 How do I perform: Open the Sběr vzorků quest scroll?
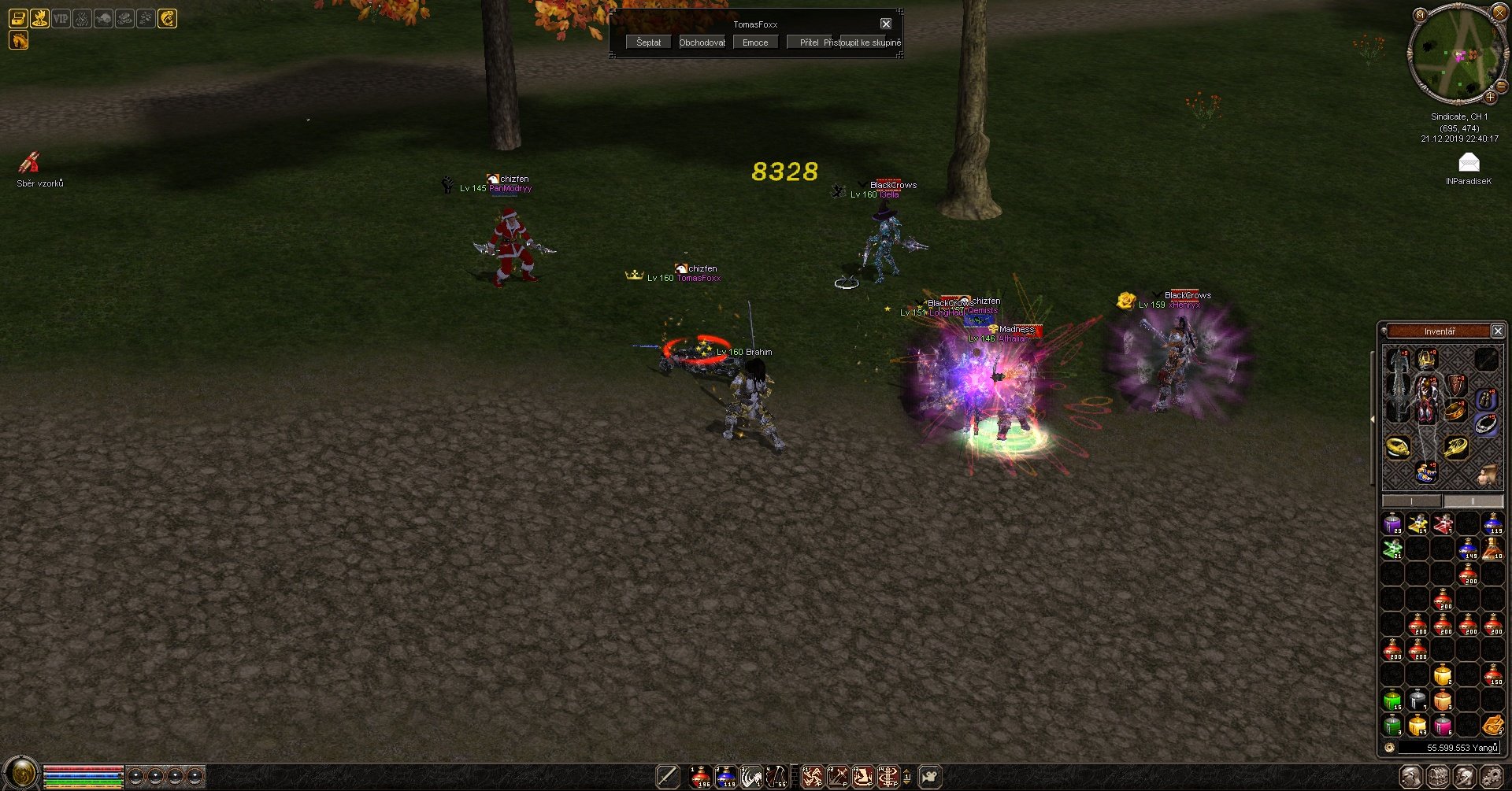coord(30,163)
